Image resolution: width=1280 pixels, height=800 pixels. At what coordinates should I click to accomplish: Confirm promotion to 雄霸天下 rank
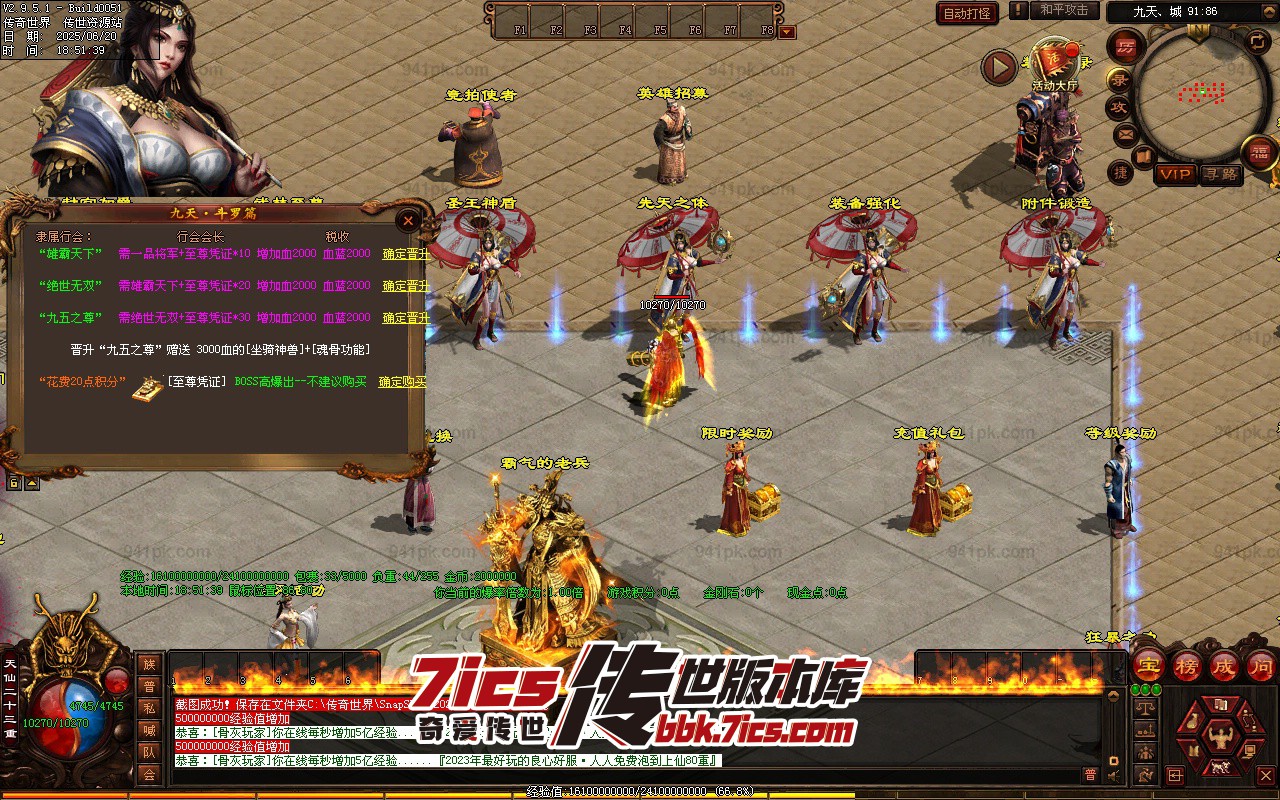pyautogui.click(x=405, y=254)
